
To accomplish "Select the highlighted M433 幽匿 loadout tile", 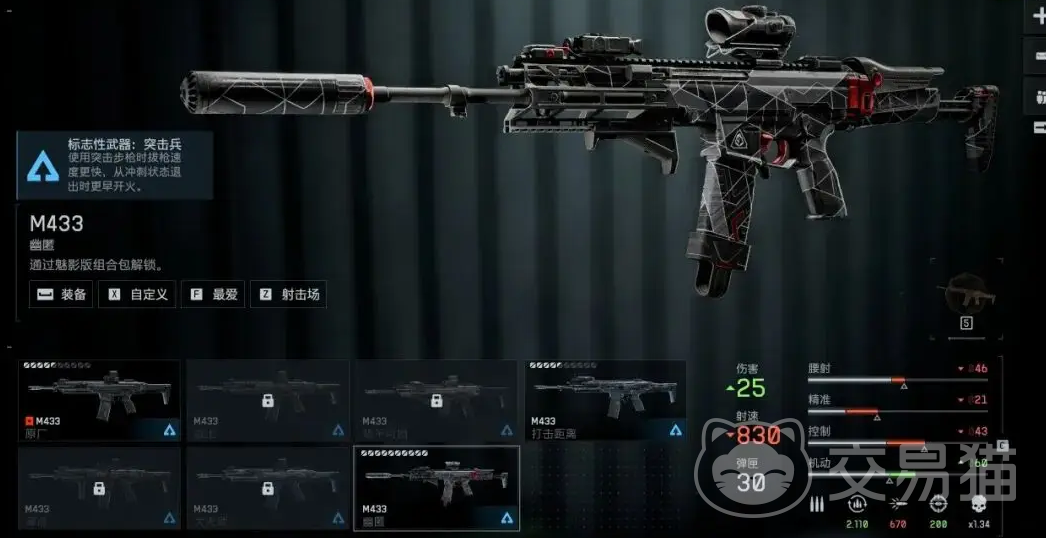I will [x=437, y=487].
